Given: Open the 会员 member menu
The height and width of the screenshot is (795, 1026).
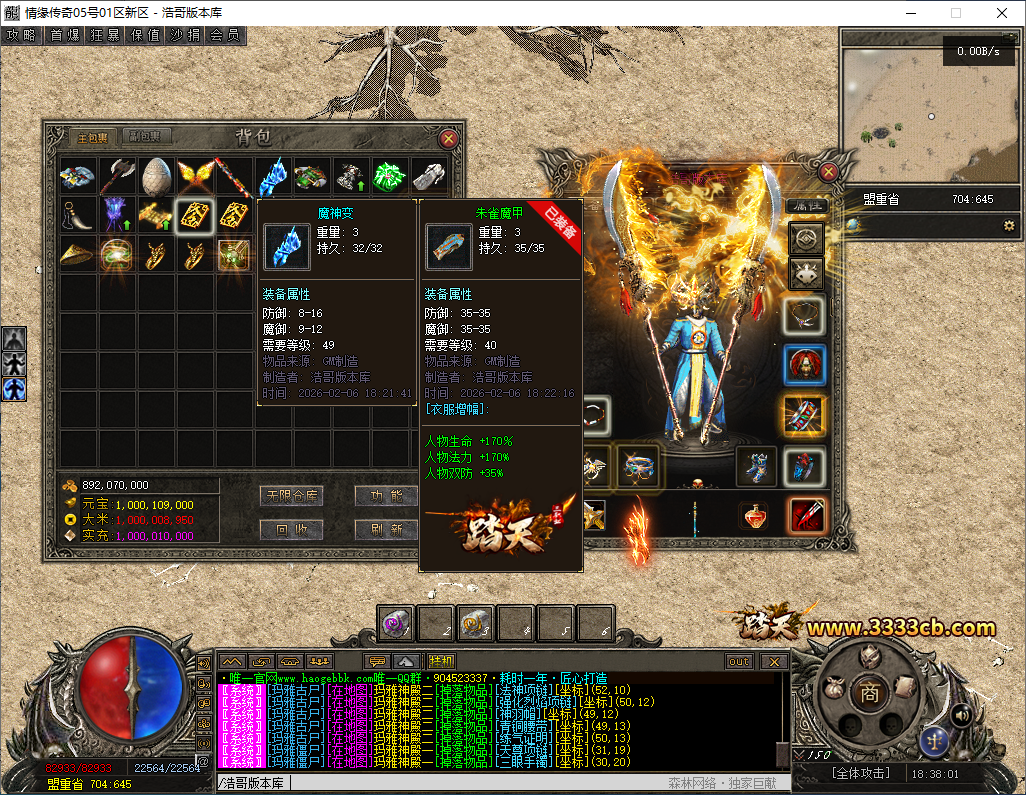Looking at the screenshot, I should (225, 35).
